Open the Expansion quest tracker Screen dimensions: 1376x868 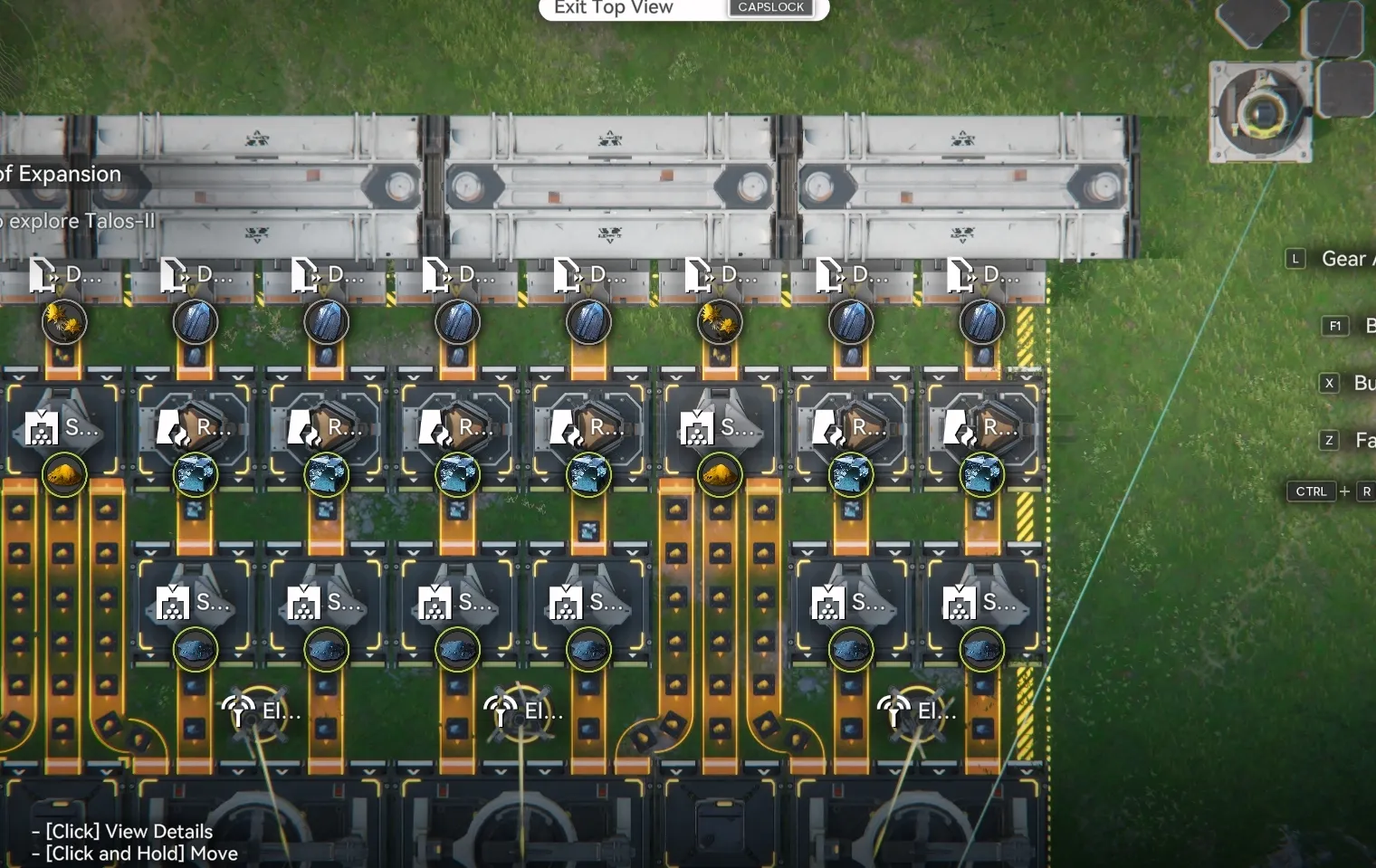[x=62, y=175]
